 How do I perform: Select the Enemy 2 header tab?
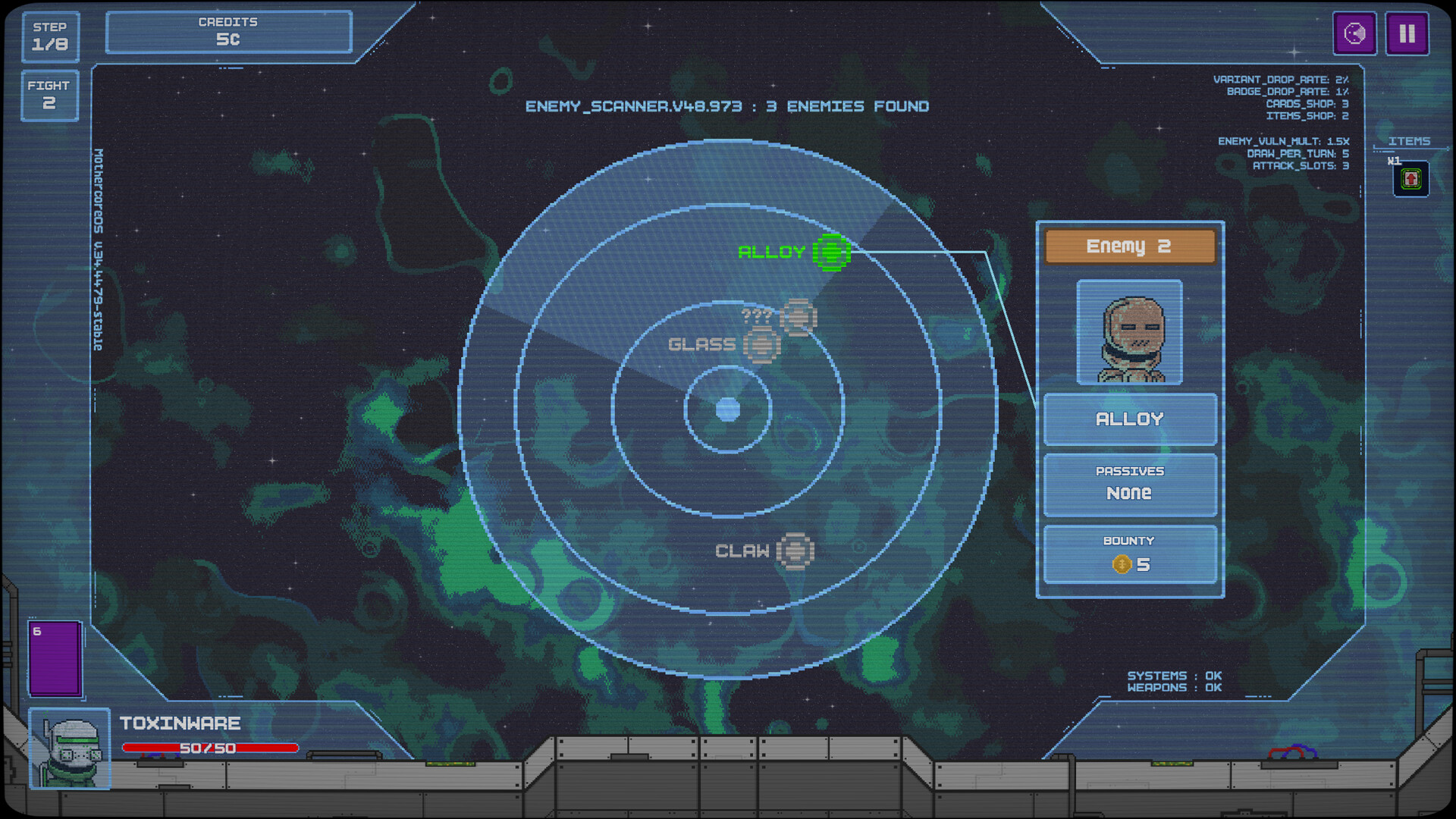(1129, 246)
